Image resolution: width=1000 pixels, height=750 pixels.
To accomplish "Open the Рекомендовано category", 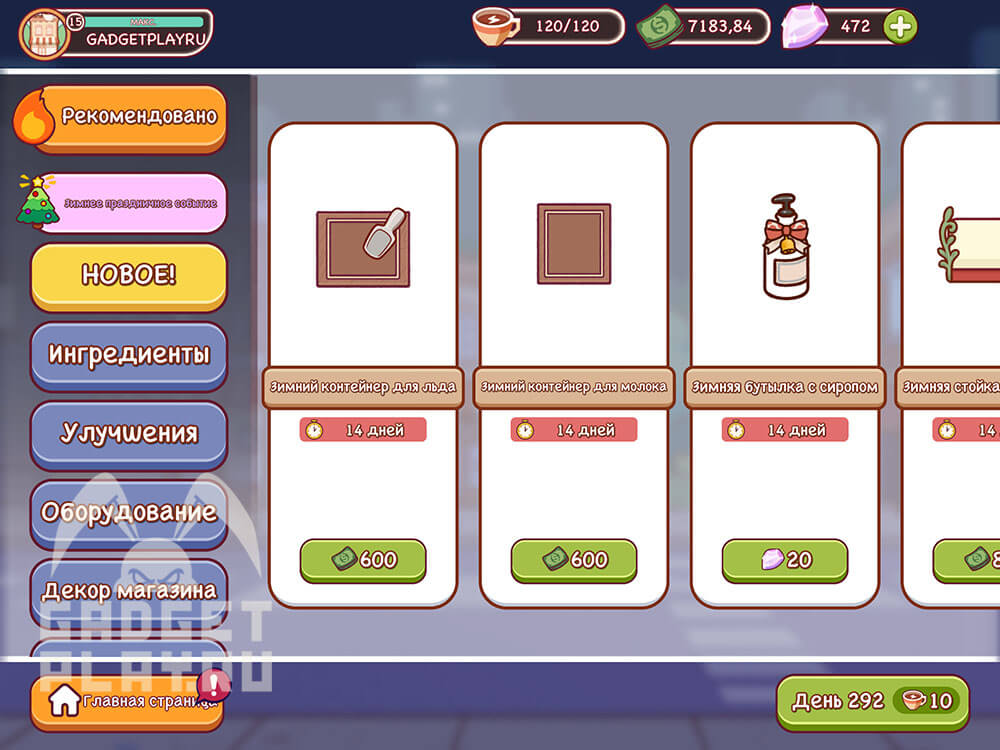I will (x=128, y=117).
